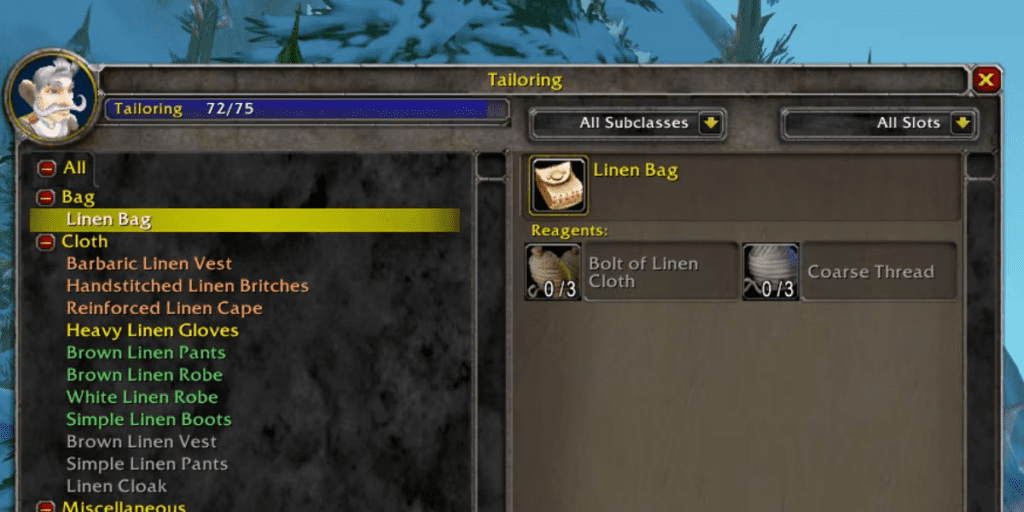
Task: Select Heavy Linen Gloves recipe
Action: (152, 330)
